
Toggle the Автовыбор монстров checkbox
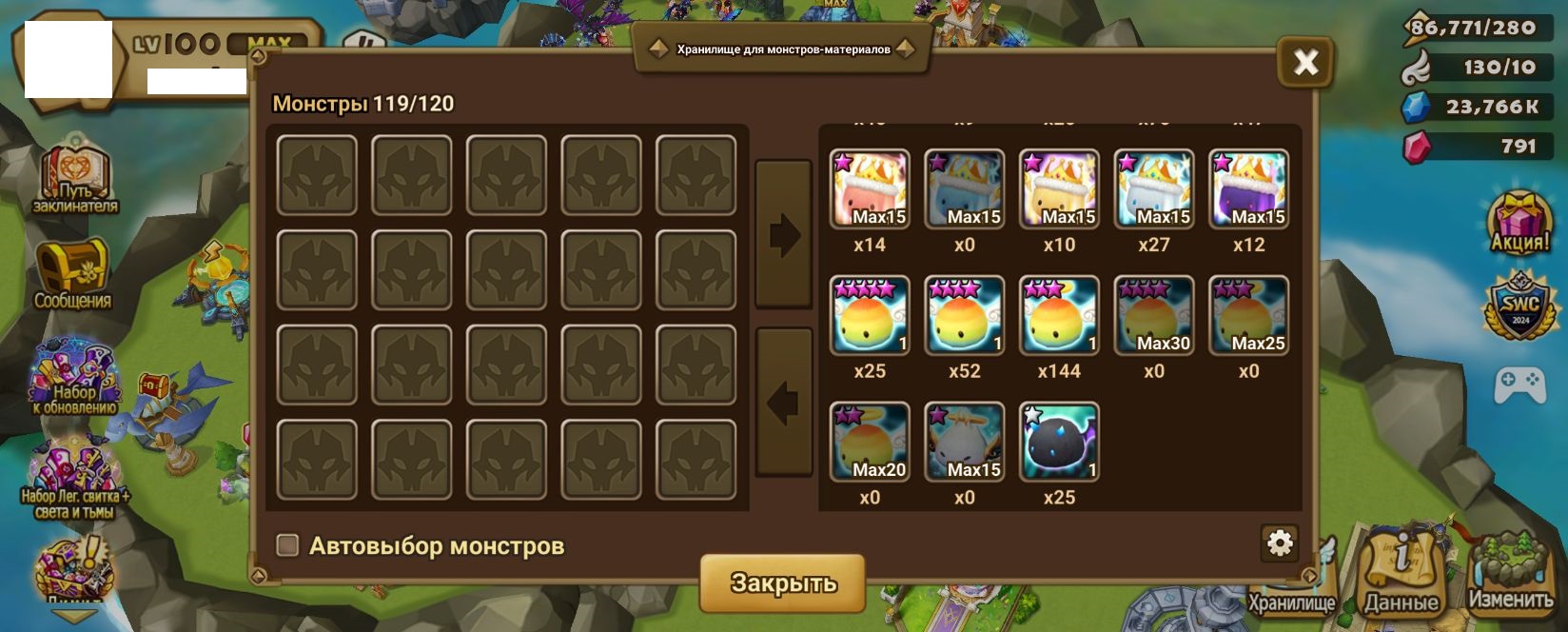[x=287, y=545]
